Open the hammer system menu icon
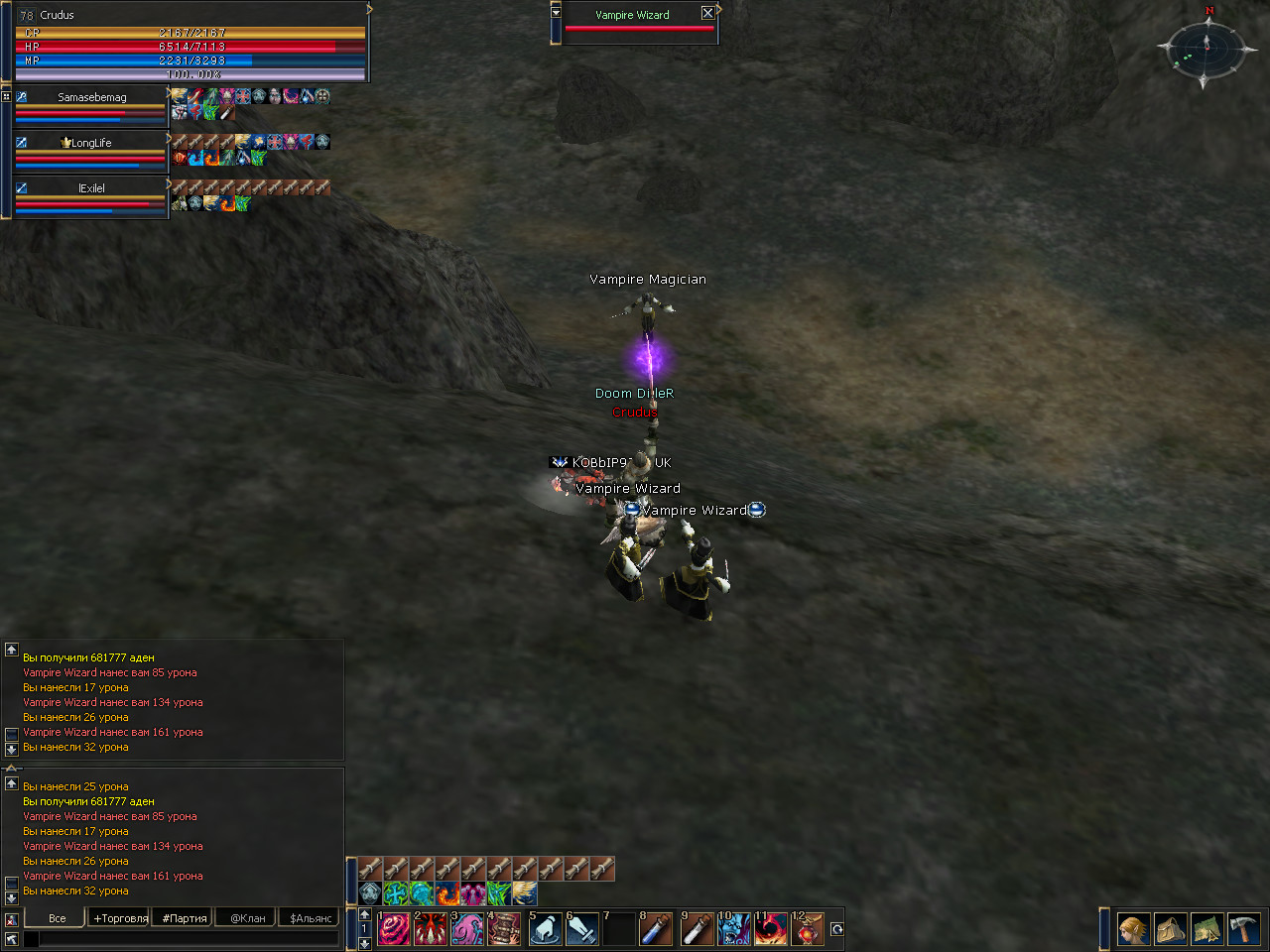The image size is (1270, 952). (1243, 929)
